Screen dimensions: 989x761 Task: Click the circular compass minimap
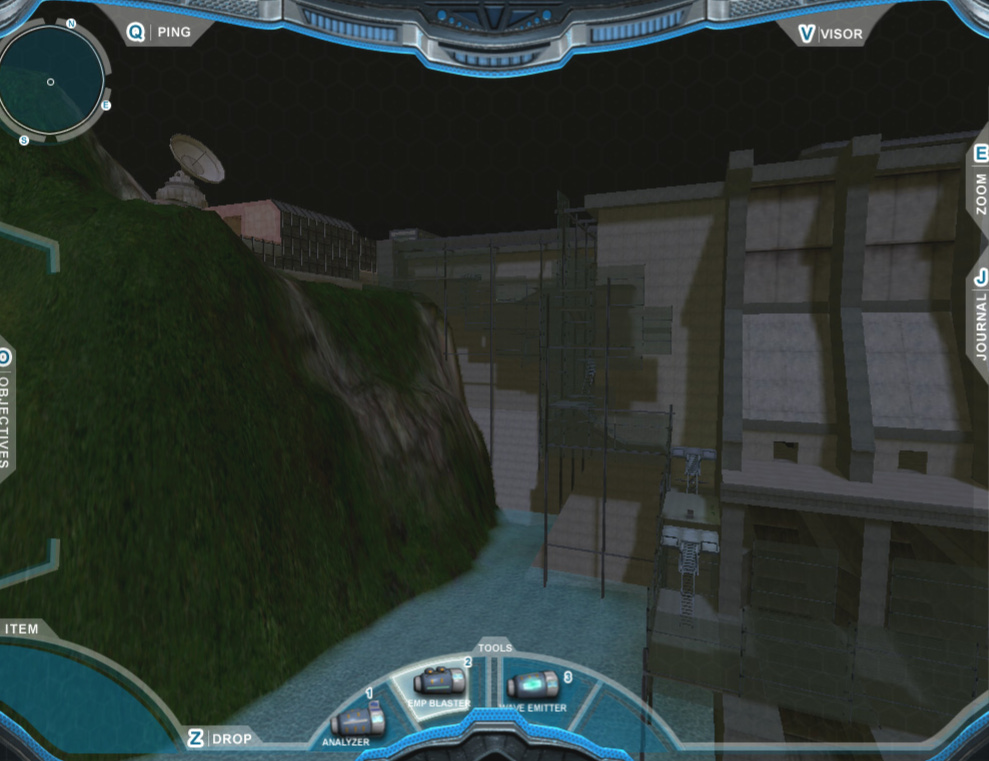51,80
